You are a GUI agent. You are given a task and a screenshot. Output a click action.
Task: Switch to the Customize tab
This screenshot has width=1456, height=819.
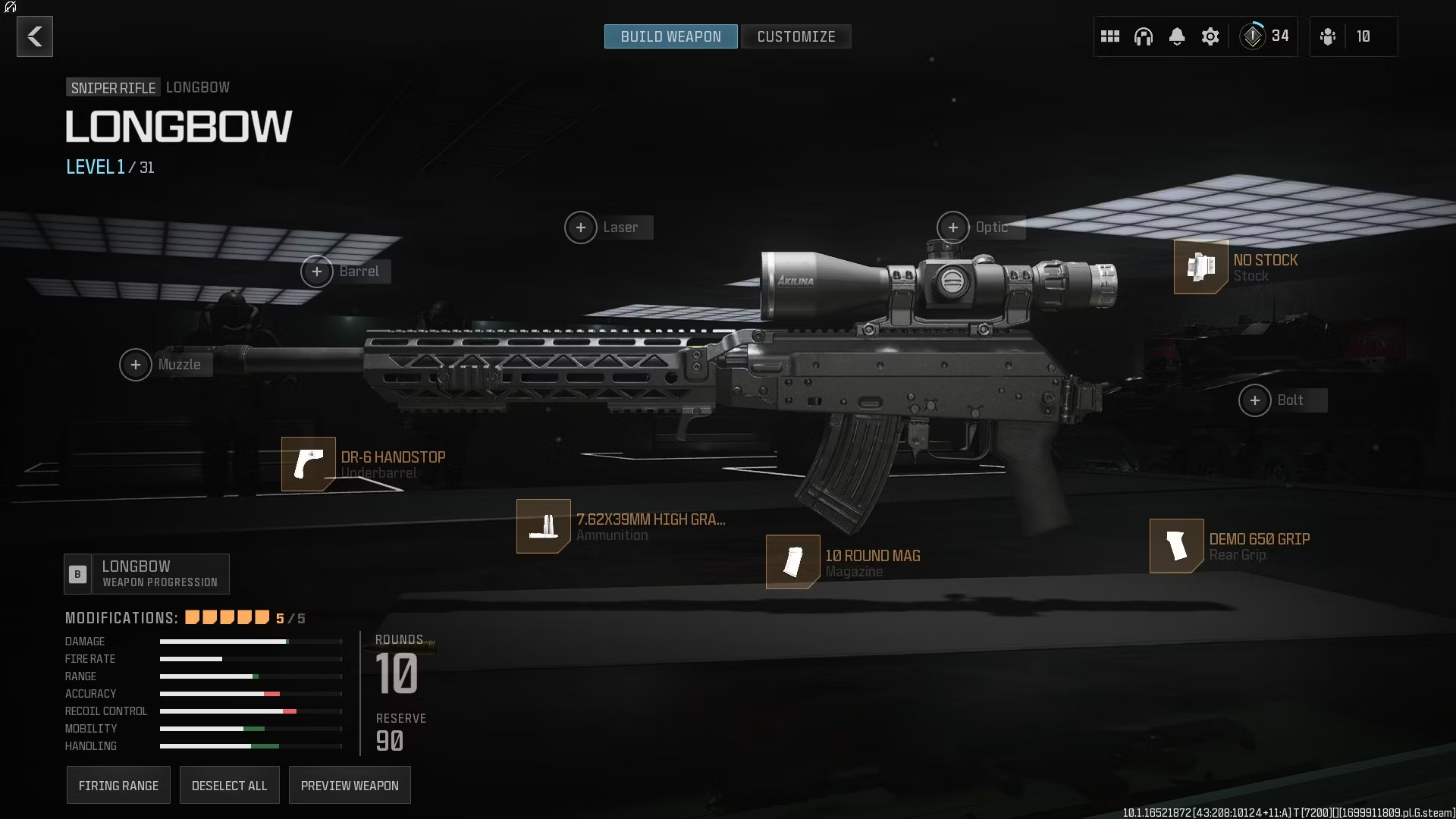795,36
